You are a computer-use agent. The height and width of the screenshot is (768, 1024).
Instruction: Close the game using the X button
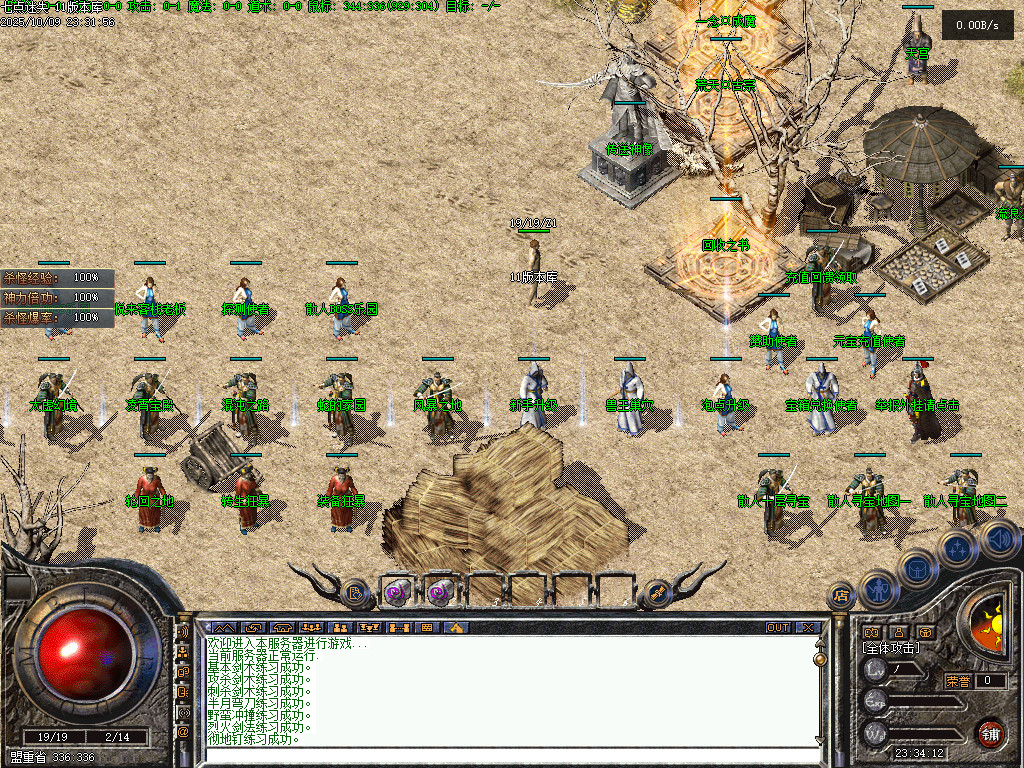pyautogui.click(x=808, y=628)
